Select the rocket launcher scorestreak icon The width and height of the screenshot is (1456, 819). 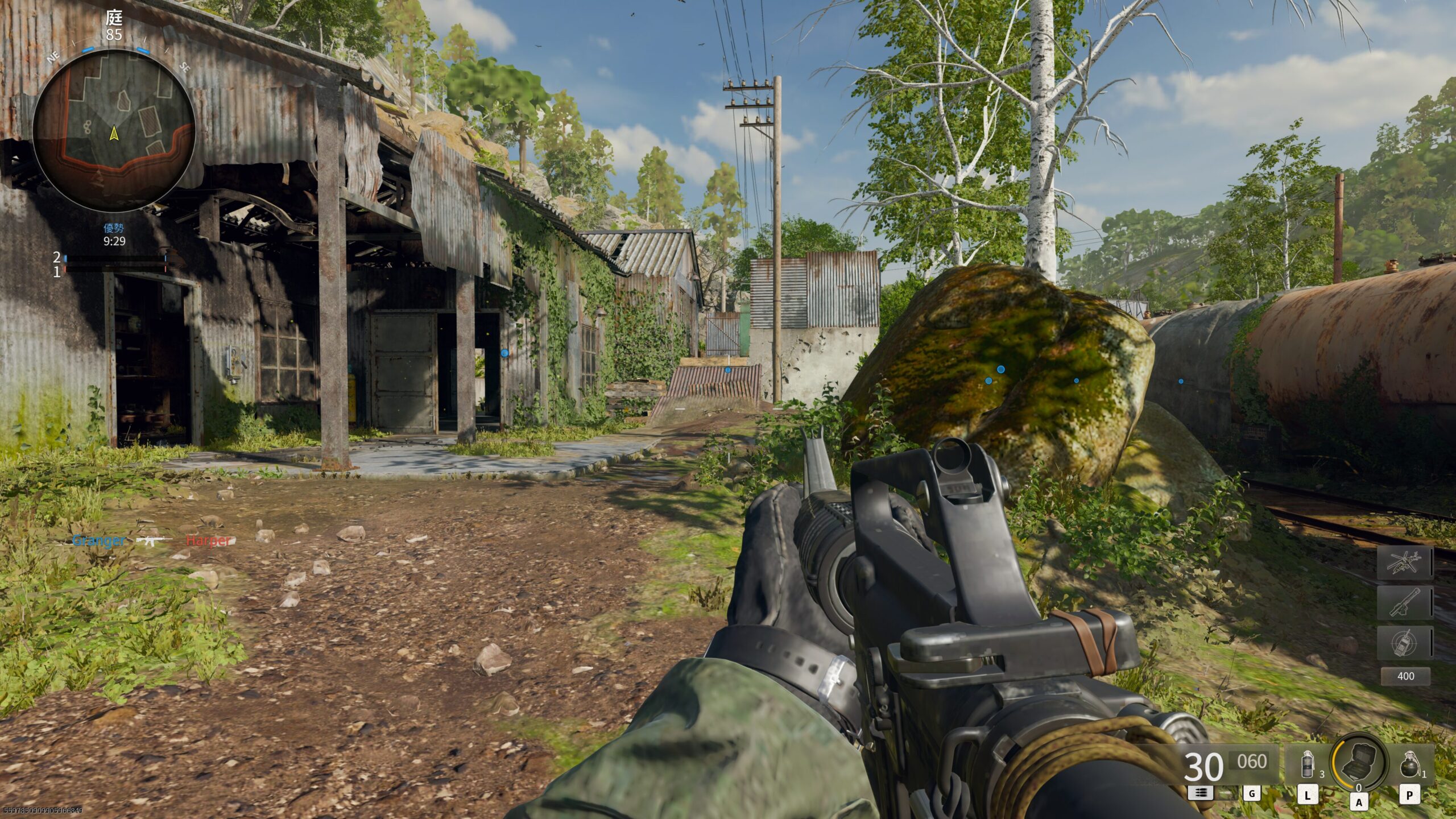coord(1404,603)
